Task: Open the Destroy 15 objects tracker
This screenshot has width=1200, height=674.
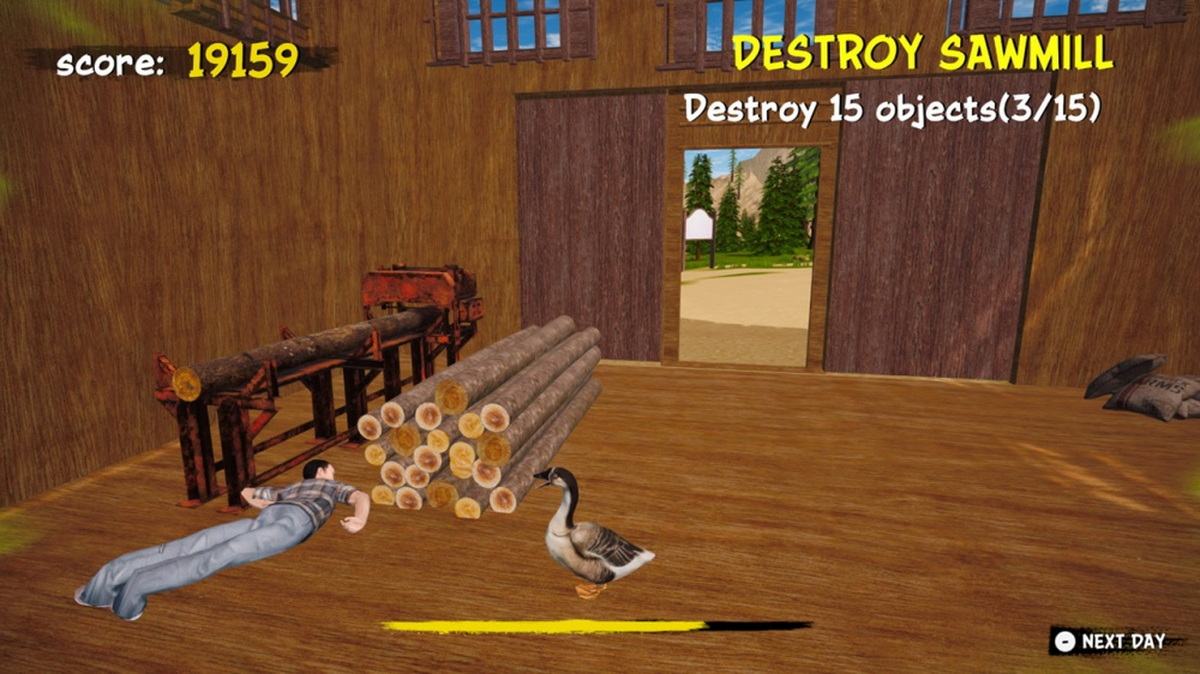Action: click(x=892, y=109)
